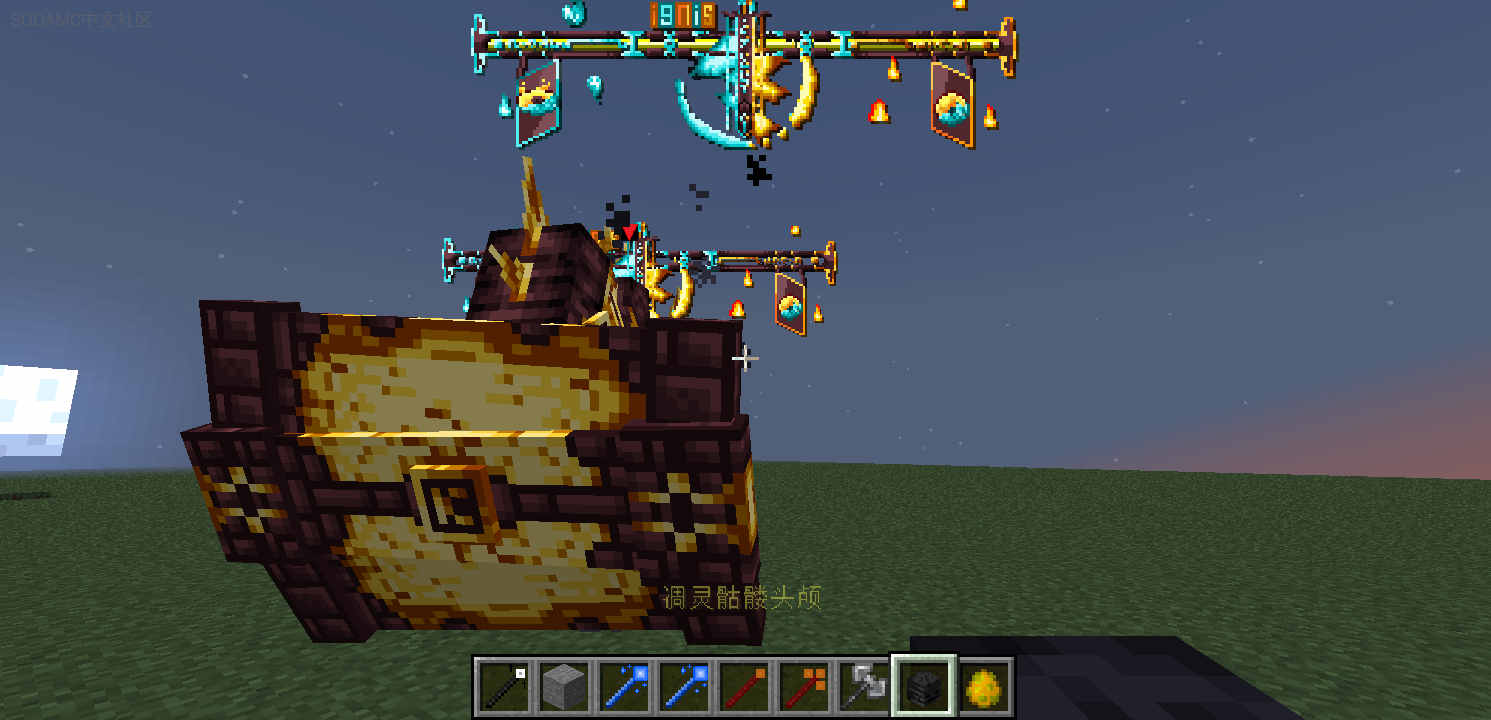Equip the iron battle axe slot
Viewport: 1491px width, 720px height.
click(x=864, y=687)
